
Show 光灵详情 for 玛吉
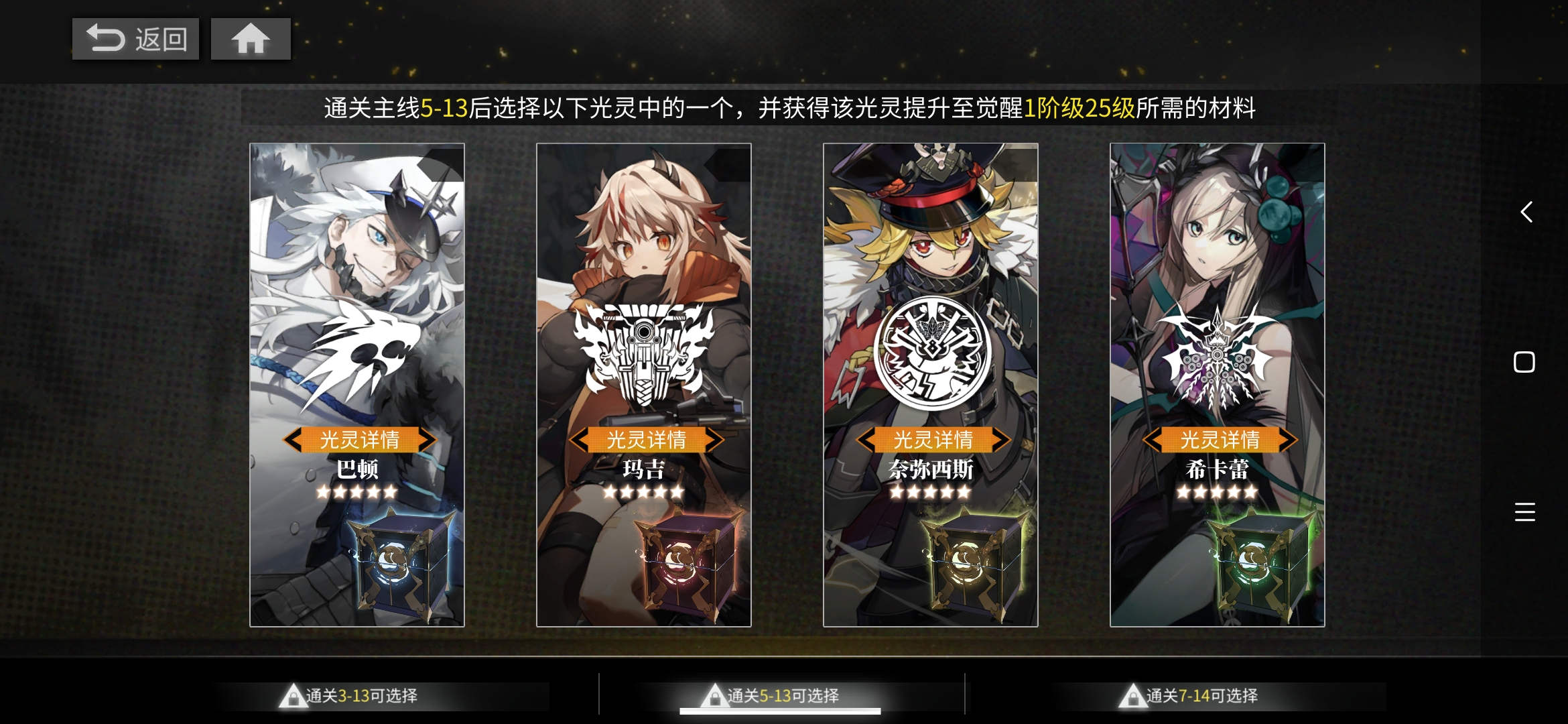[646, 440]
